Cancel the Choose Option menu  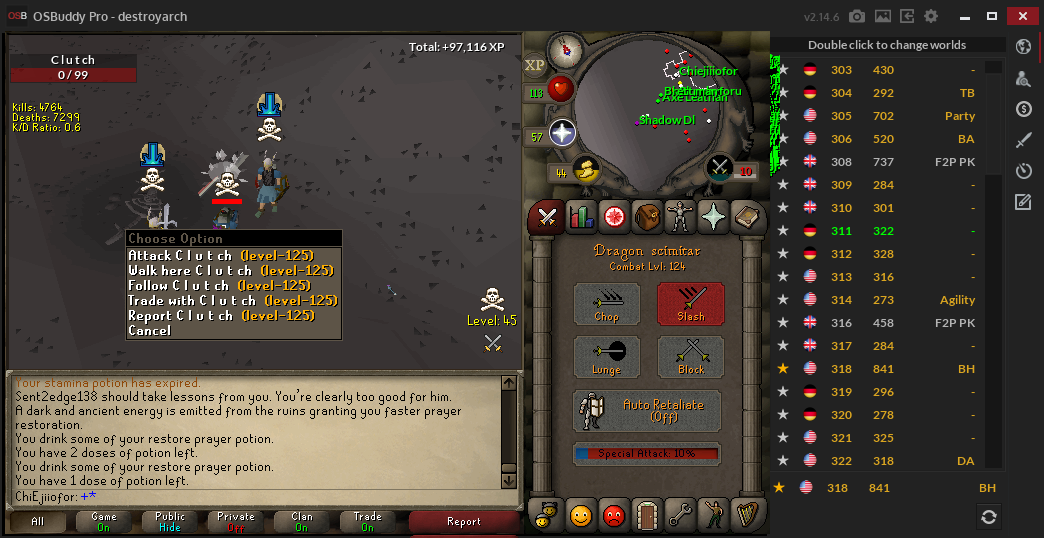(150, 330)
